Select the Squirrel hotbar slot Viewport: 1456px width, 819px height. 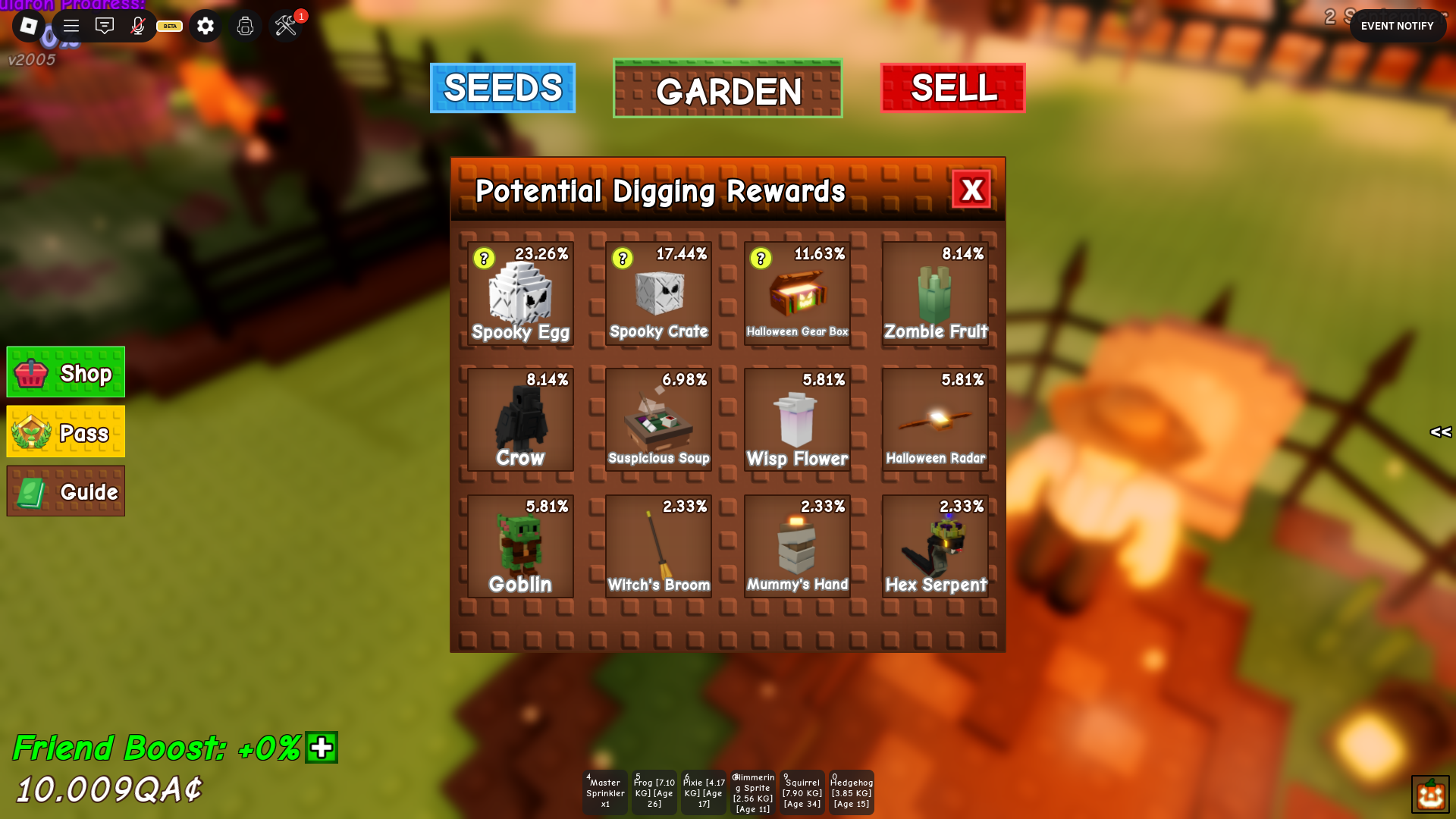[802, 792]
